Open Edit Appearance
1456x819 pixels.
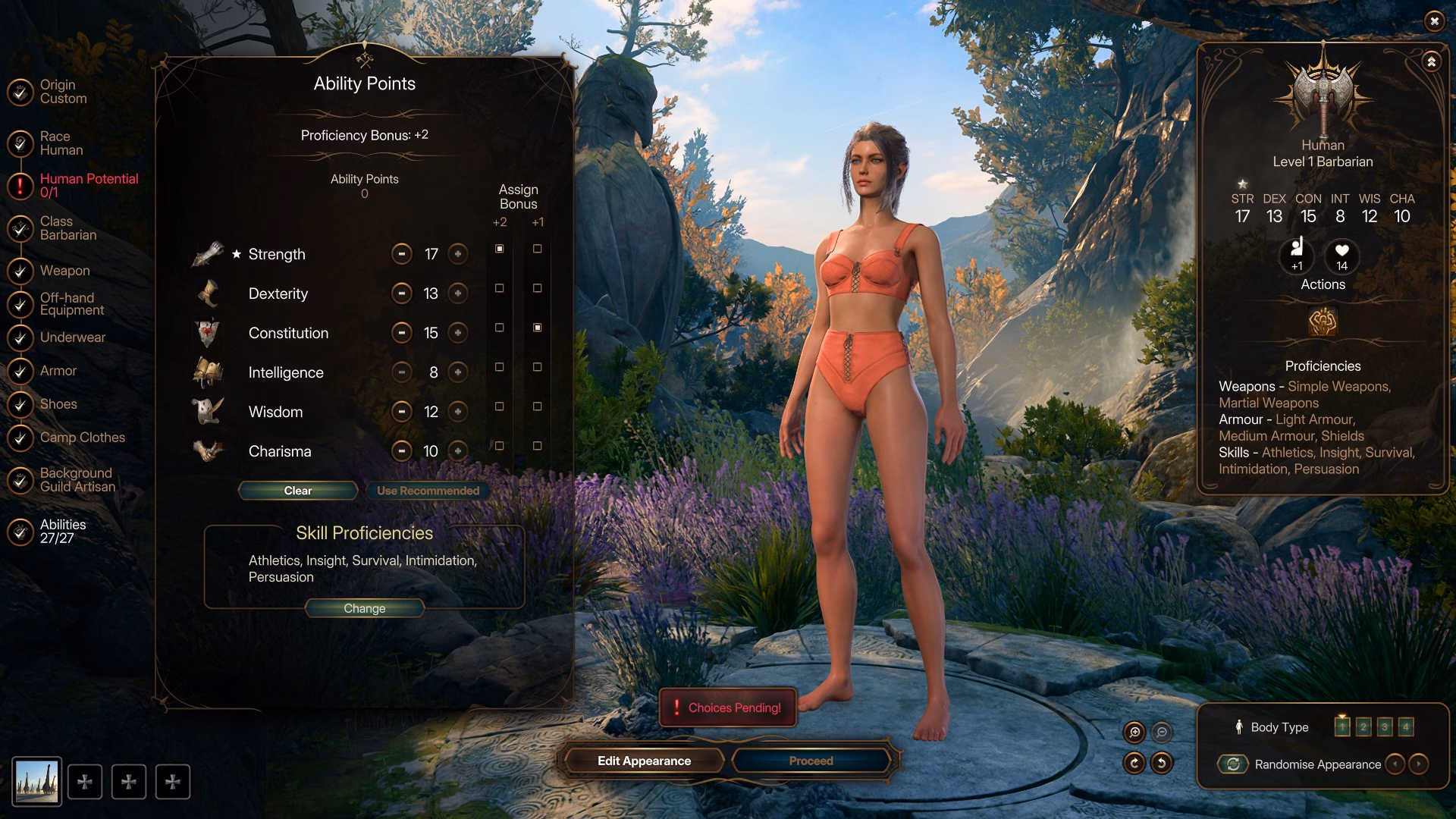[x=644, y=761]
